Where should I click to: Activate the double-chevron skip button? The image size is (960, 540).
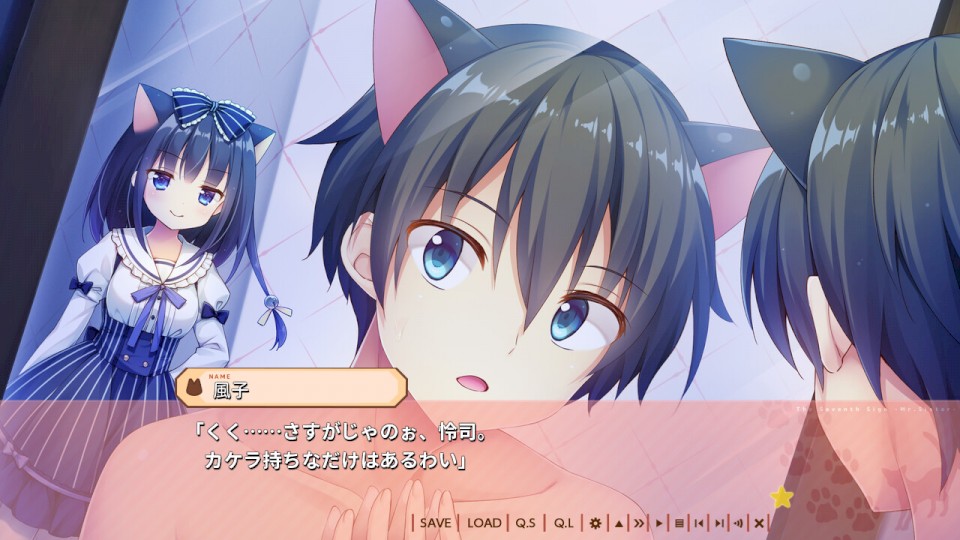638,523
